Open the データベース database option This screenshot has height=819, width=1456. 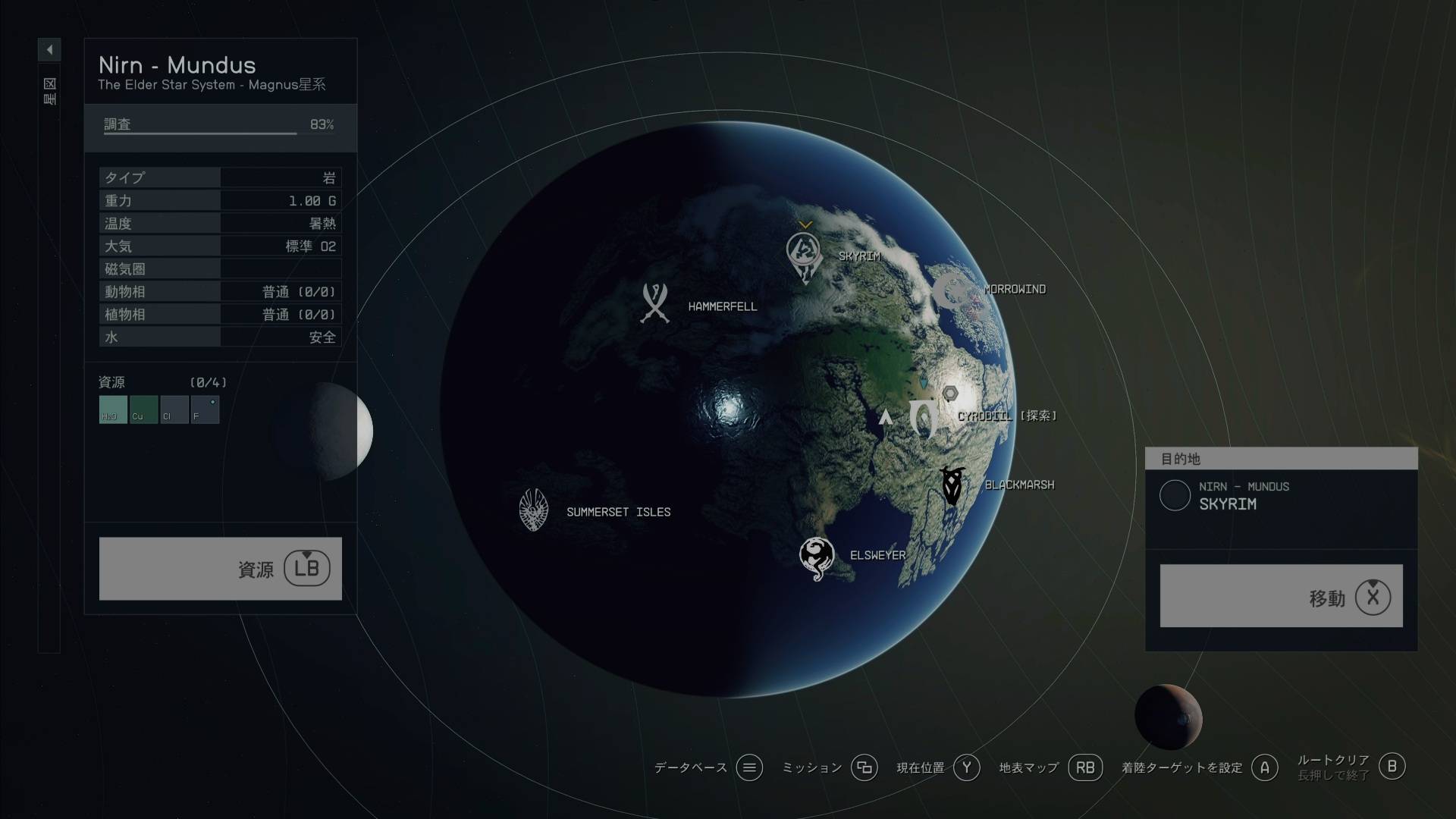pyautogui.click(x=748, y=768)
